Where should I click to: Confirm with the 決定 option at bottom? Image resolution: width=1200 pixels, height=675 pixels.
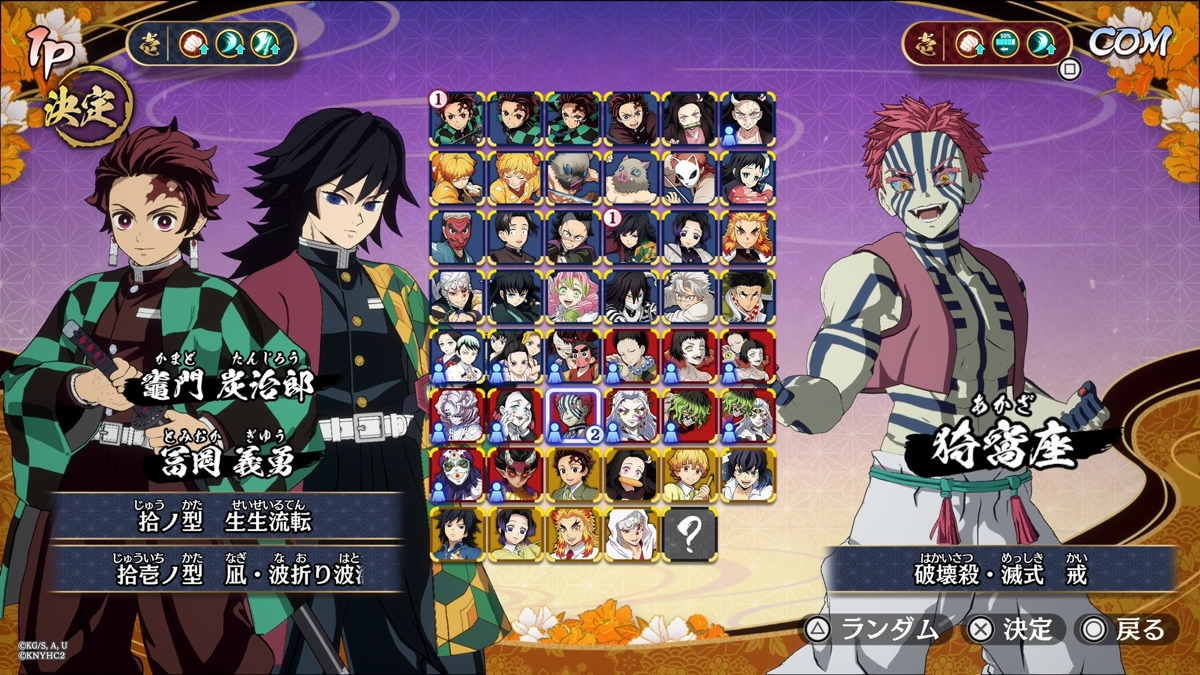coord(1012,629)
